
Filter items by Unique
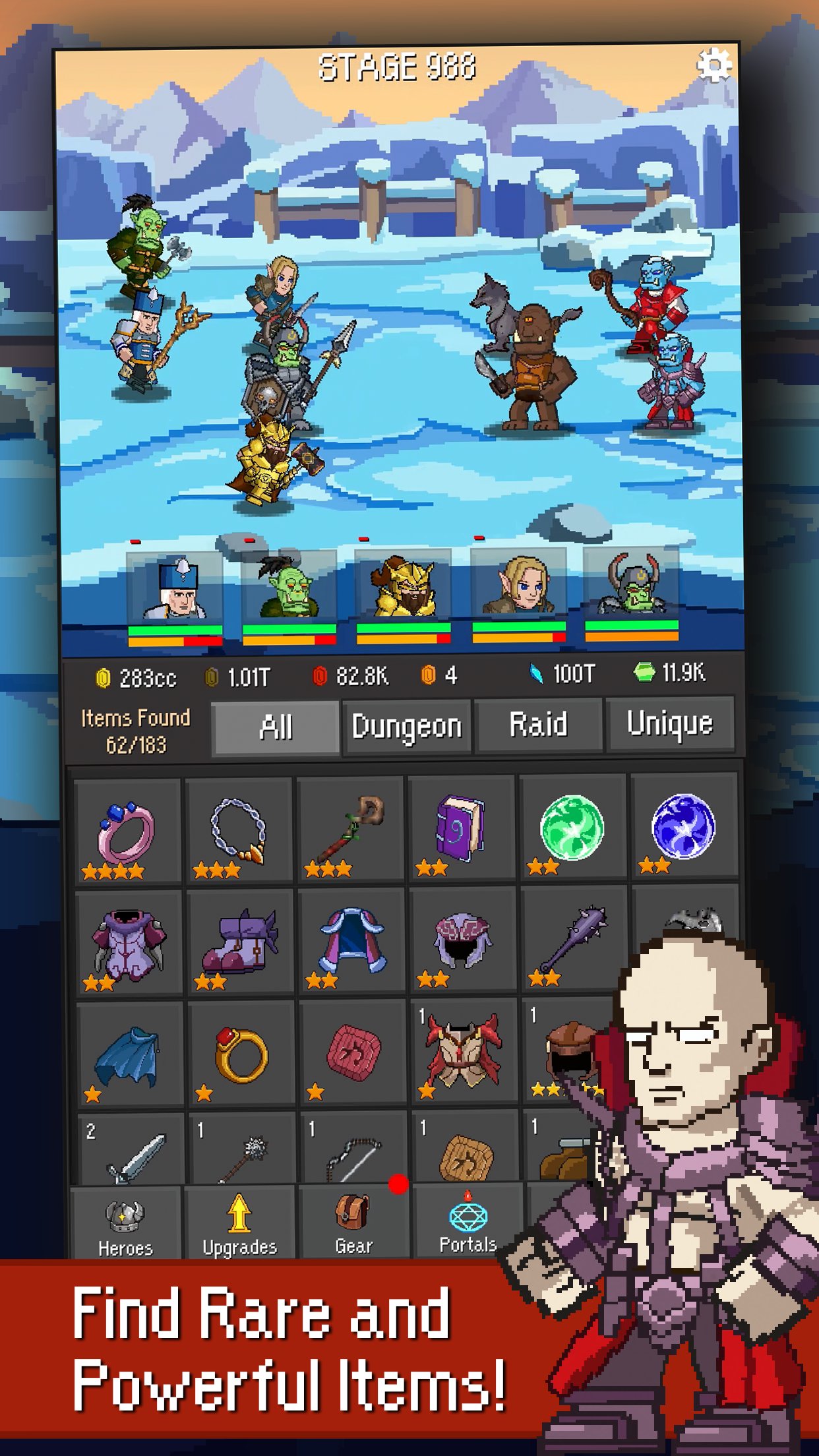point(669,724)
